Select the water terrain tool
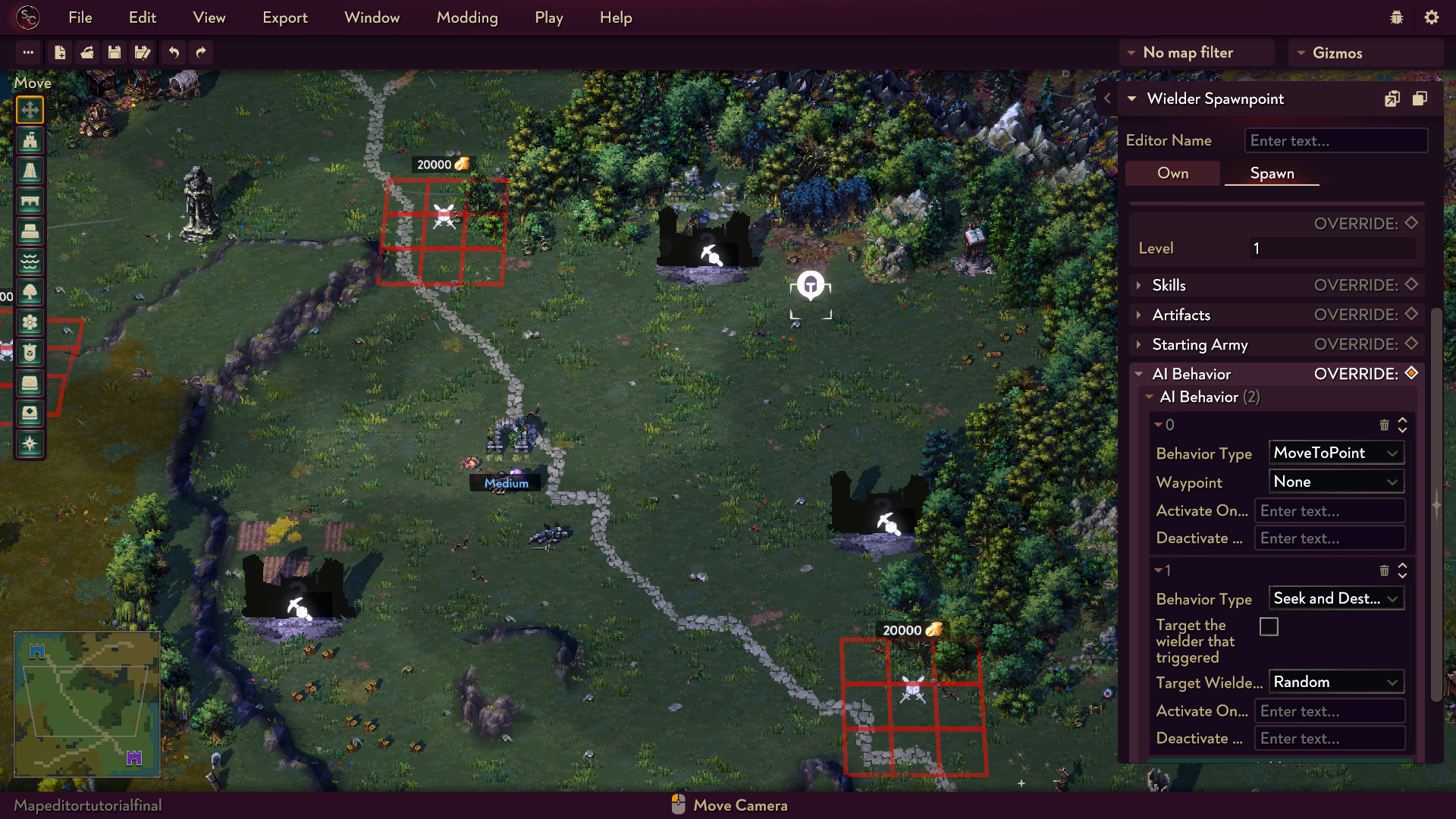Viewport: 1456px width, 819px height. point(30,262)
